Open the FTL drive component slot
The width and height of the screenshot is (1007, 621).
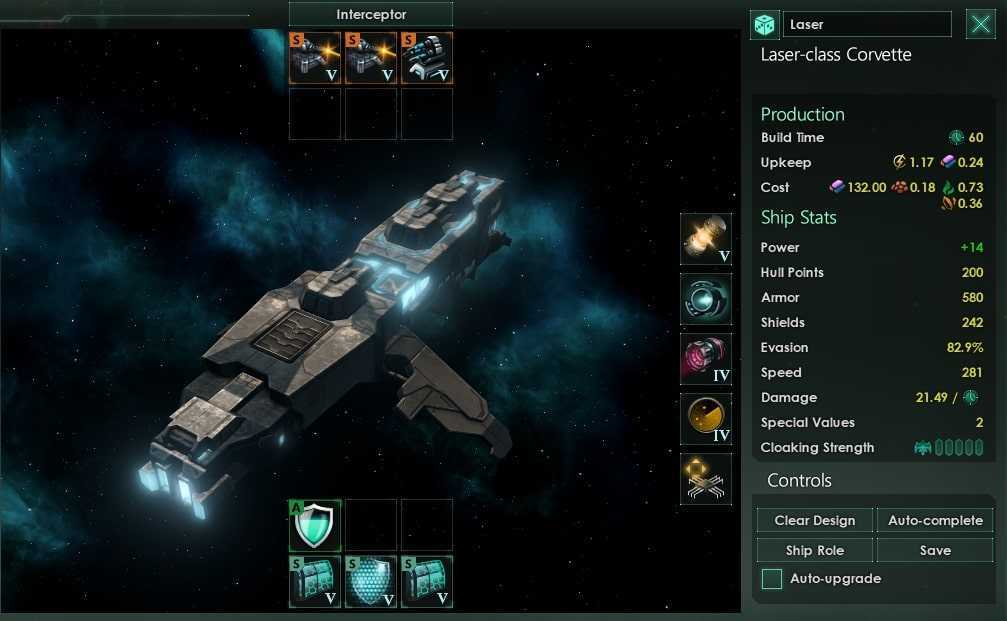point(706,299)
